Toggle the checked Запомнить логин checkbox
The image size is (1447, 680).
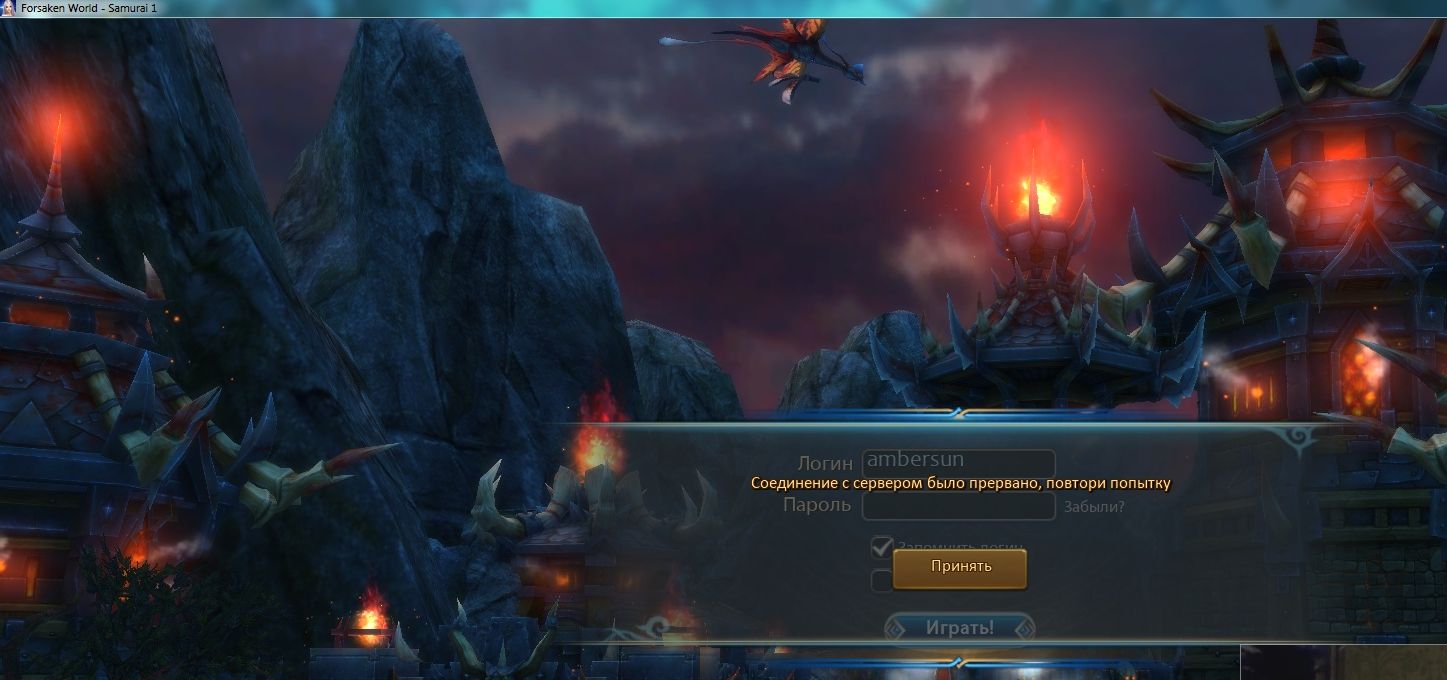[882, 547]
